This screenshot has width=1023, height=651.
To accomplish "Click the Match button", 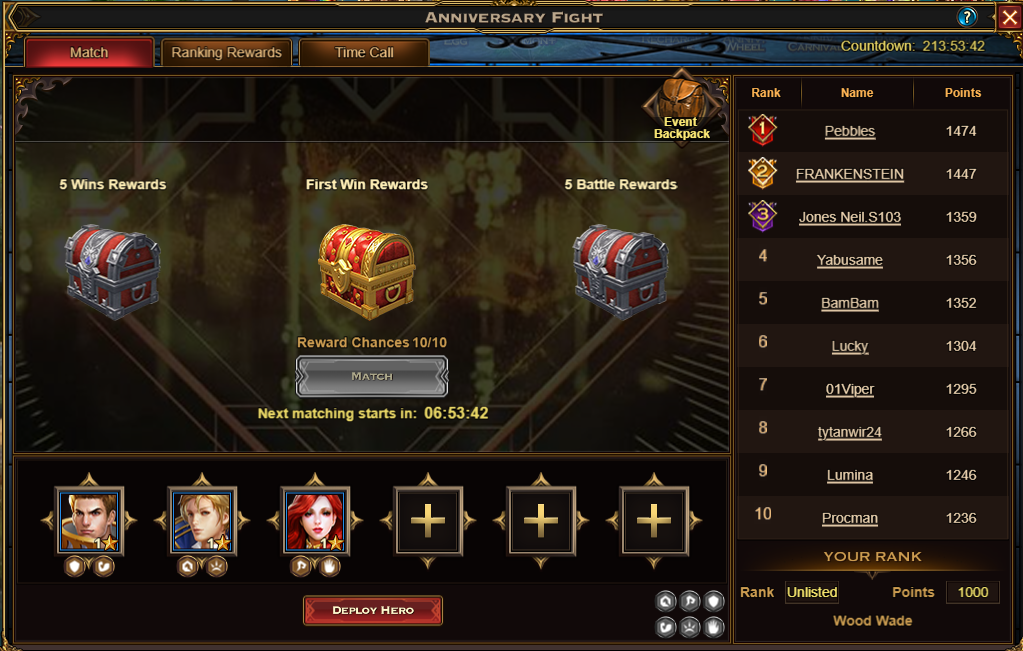I will pyautogui.click(x=372, y=376).
